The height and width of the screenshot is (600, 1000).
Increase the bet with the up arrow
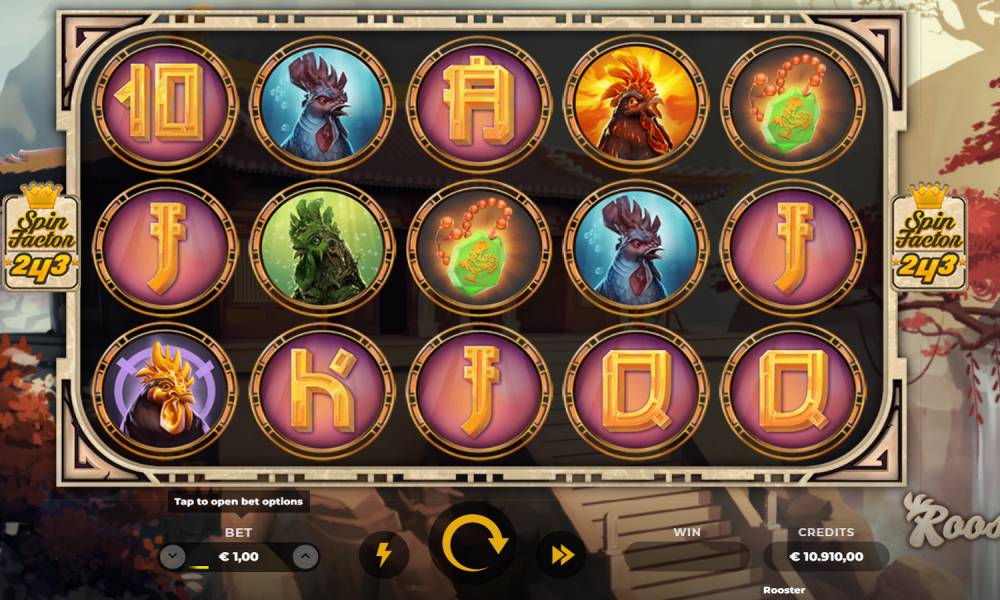[x=306, y=557]
